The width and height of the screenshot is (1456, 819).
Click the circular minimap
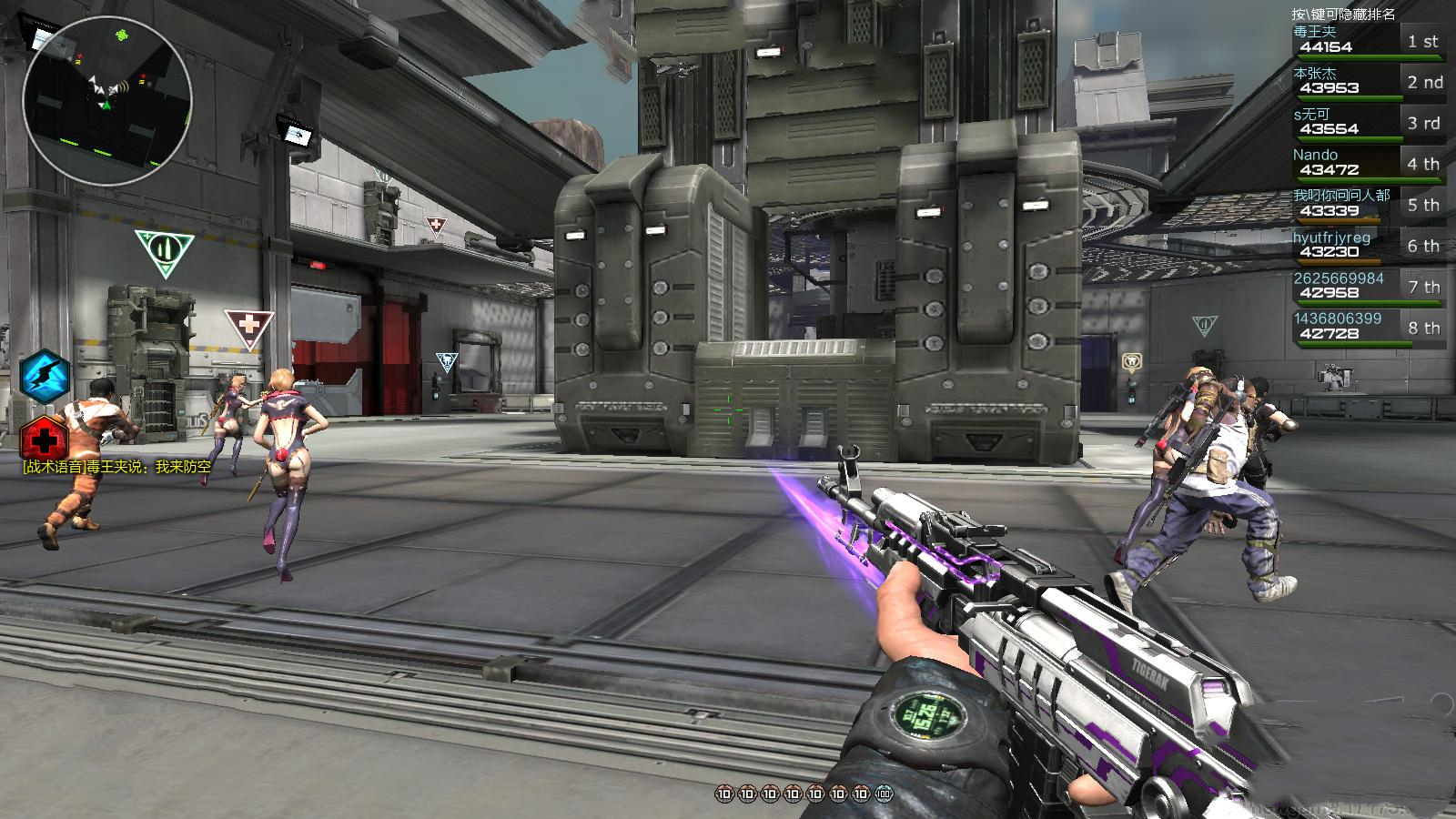tap(107, 100)
